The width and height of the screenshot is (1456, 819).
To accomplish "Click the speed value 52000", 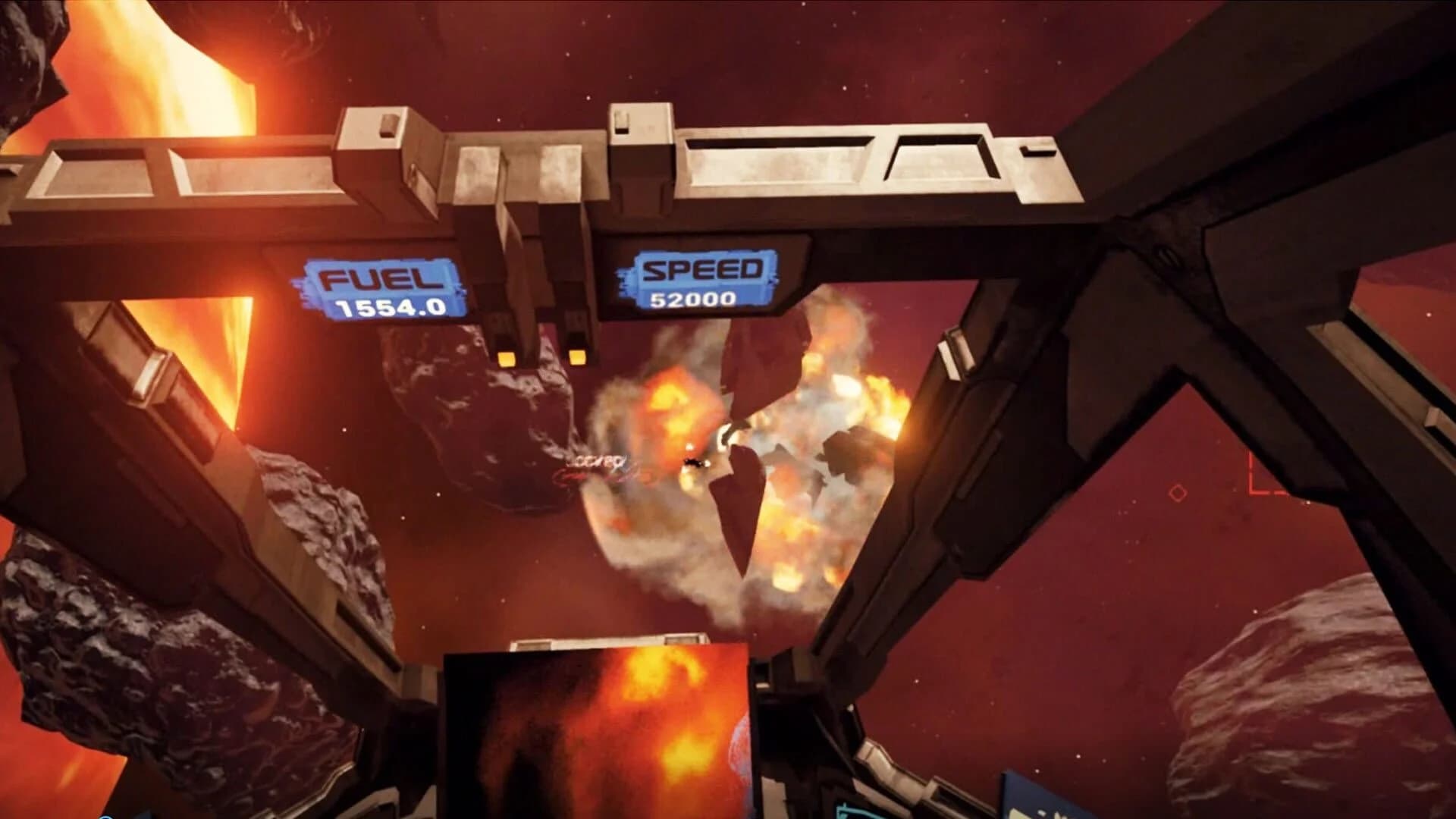I will click(694, 300).
